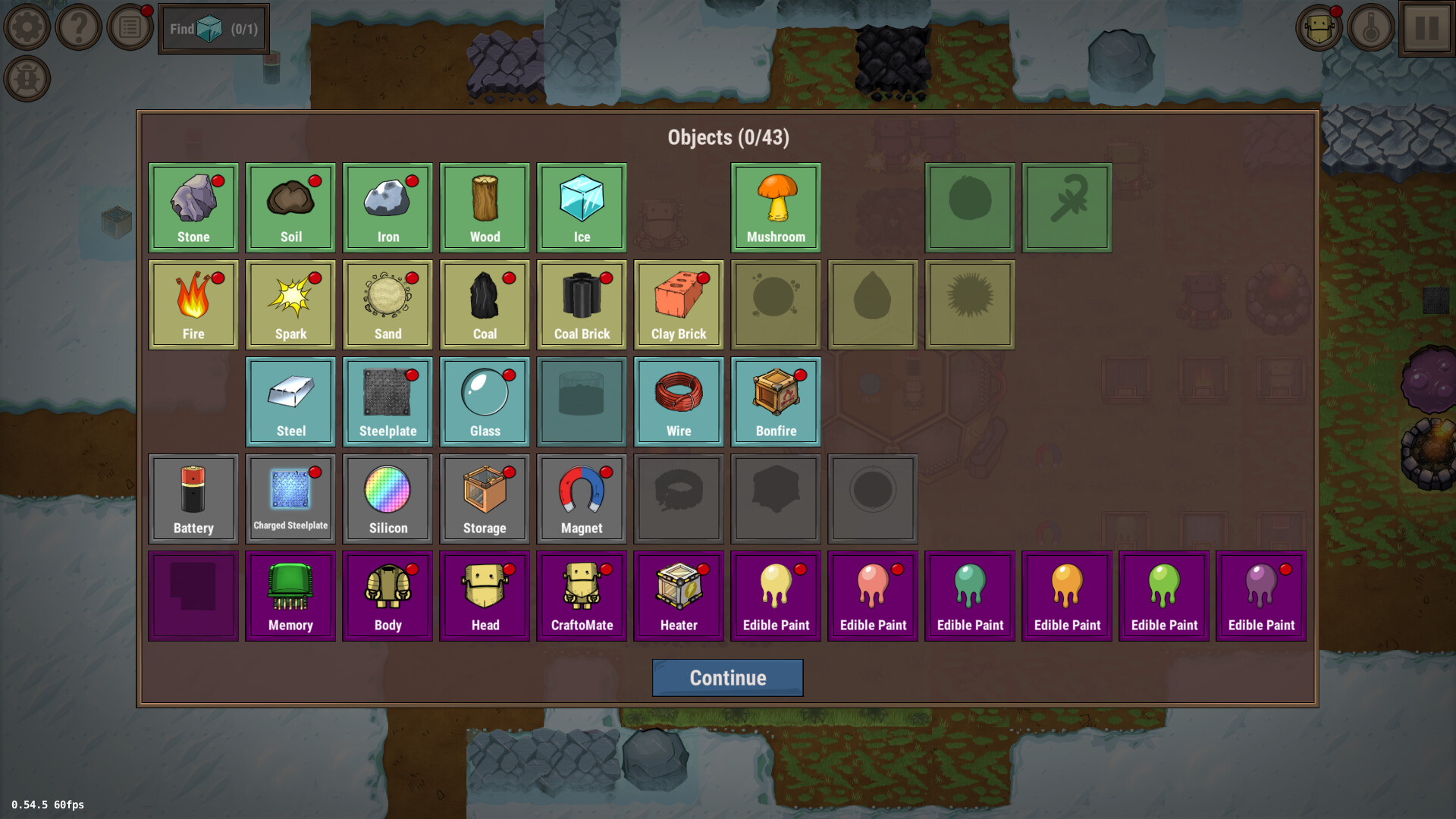Pause the game

(1427, 29)
